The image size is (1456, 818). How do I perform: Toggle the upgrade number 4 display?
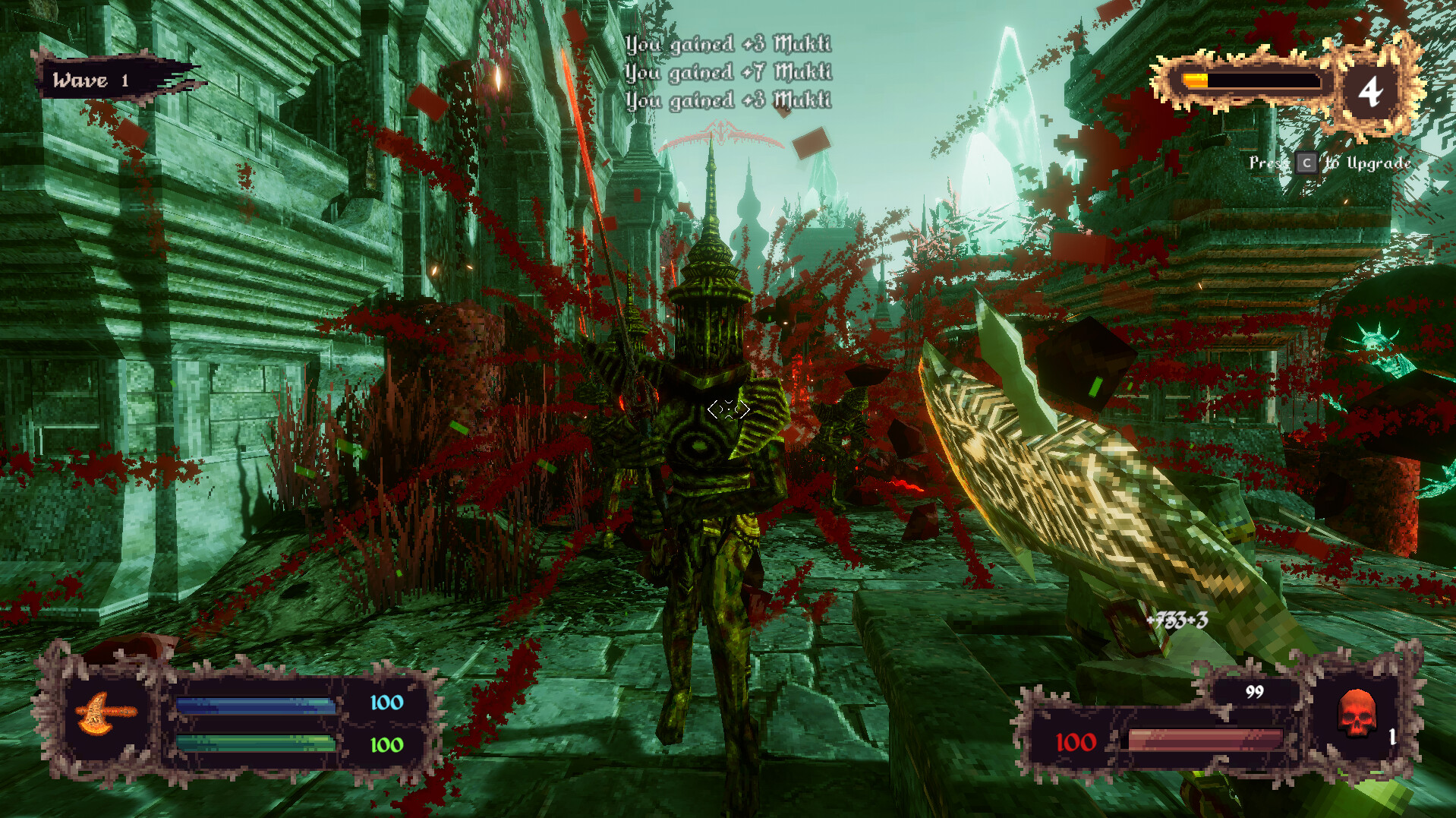pos(1371,91)
